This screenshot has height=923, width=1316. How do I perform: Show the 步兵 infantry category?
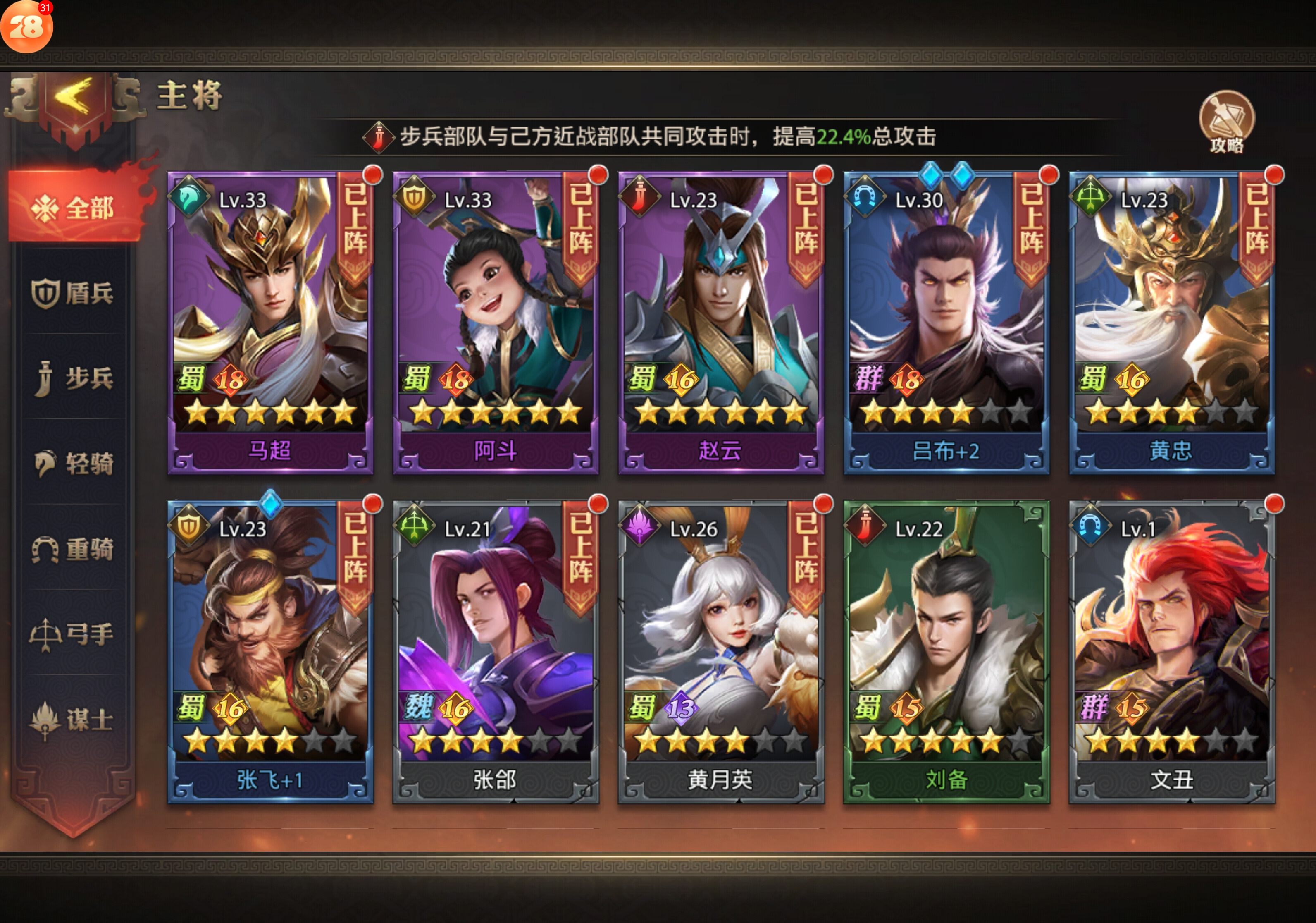(74, 378)
